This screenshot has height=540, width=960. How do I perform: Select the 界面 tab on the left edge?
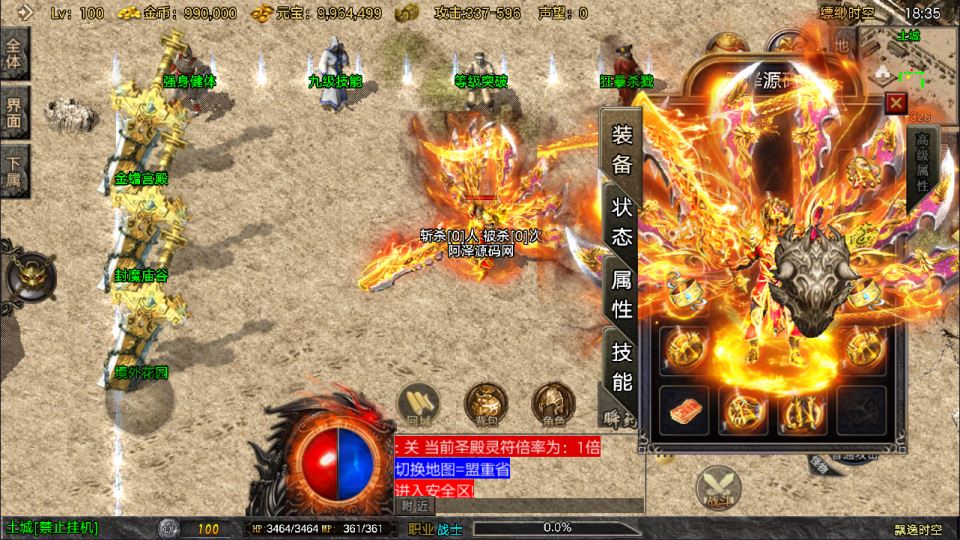click(14, 110)
